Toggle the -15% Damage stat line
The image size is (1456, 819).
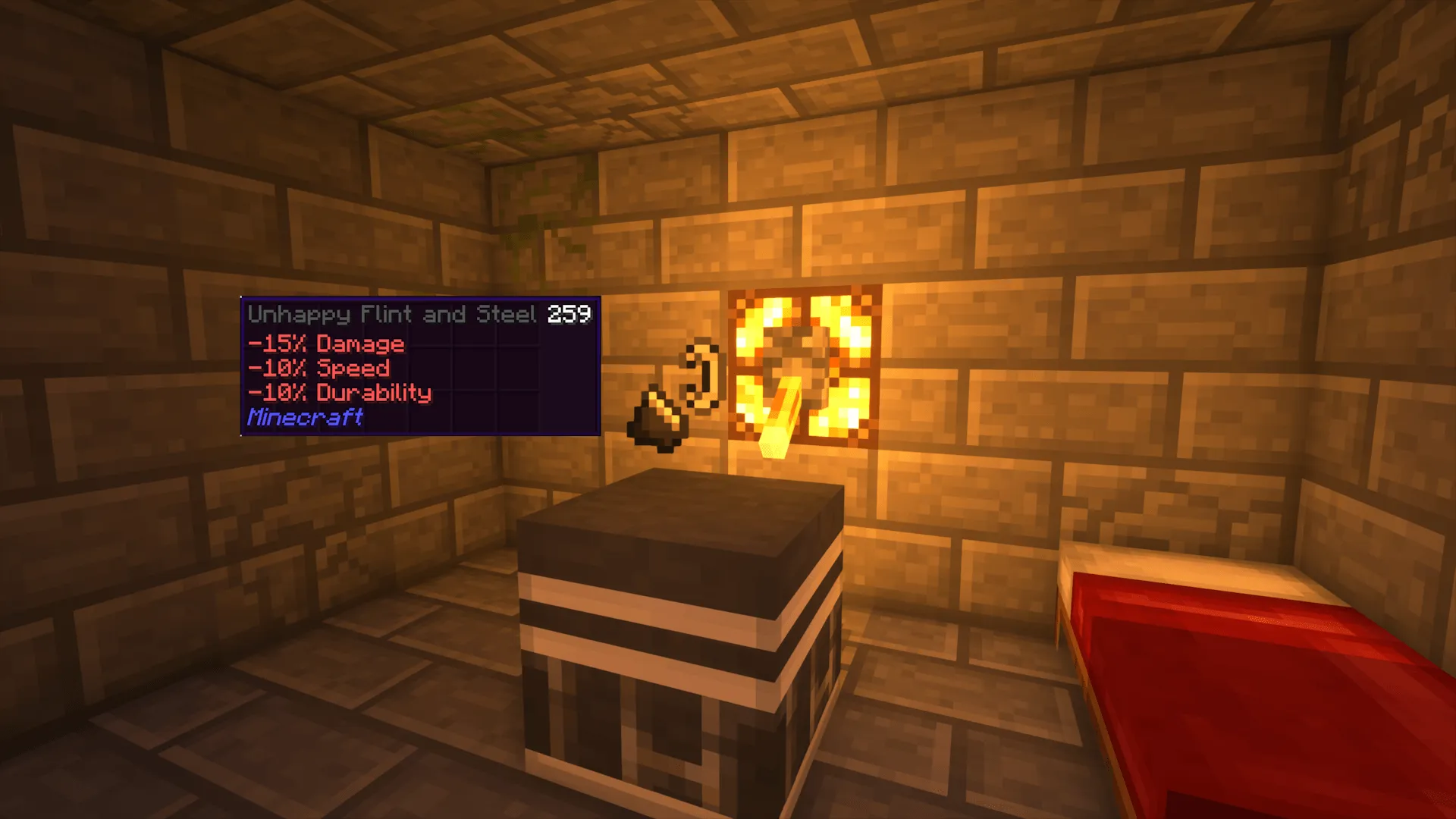326,344
